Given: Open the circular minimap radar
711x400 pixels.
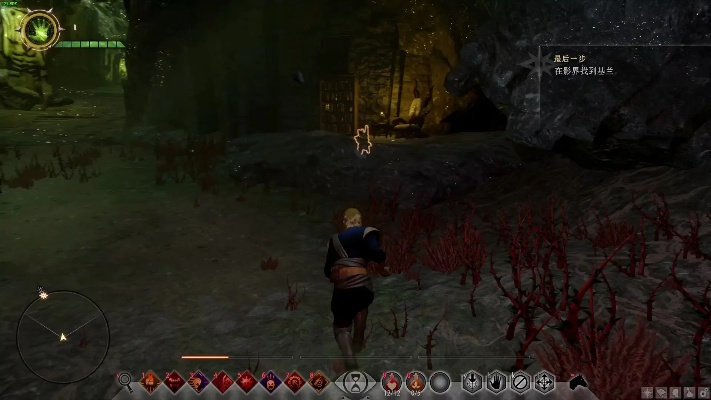Looking at the screenshot, I should pyautogui.click(x=63, y=337).
